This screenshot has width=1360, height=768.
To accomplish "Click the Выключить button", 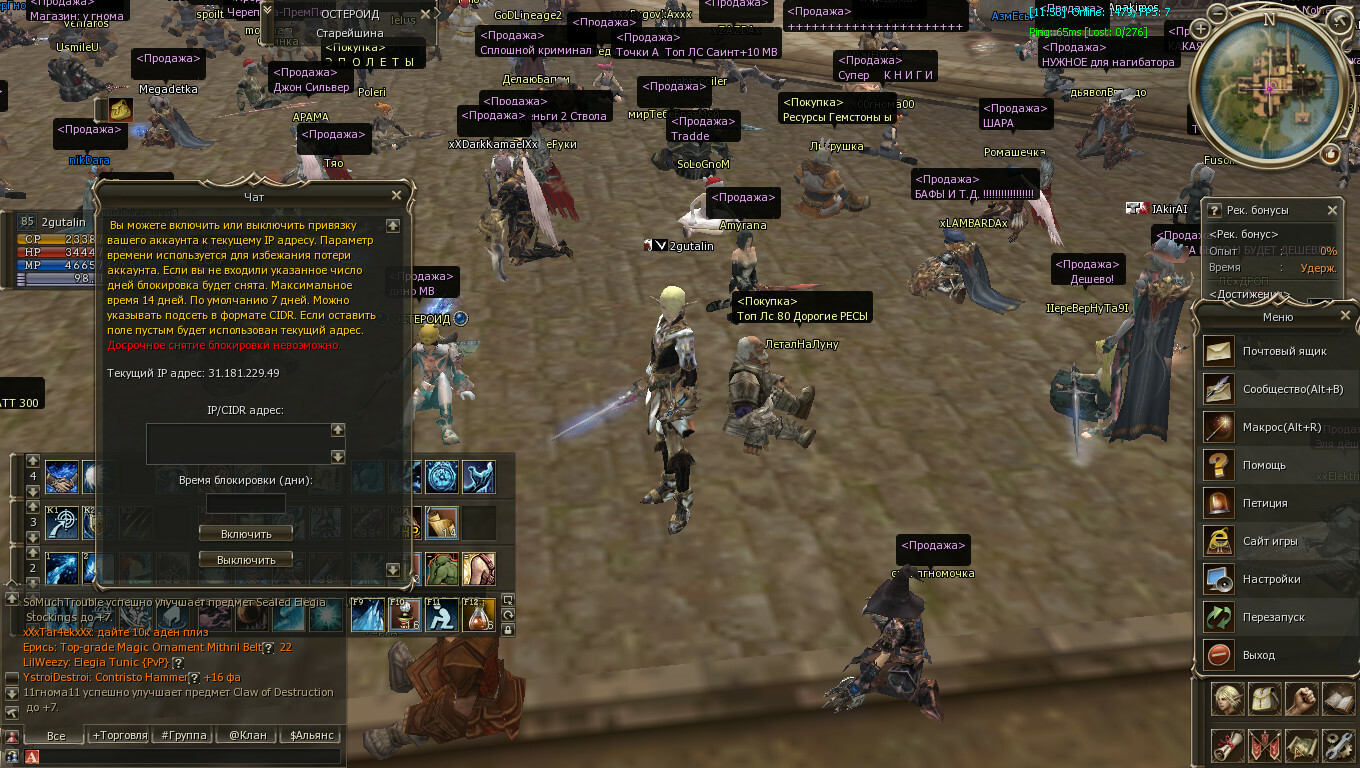I will 246,560.
